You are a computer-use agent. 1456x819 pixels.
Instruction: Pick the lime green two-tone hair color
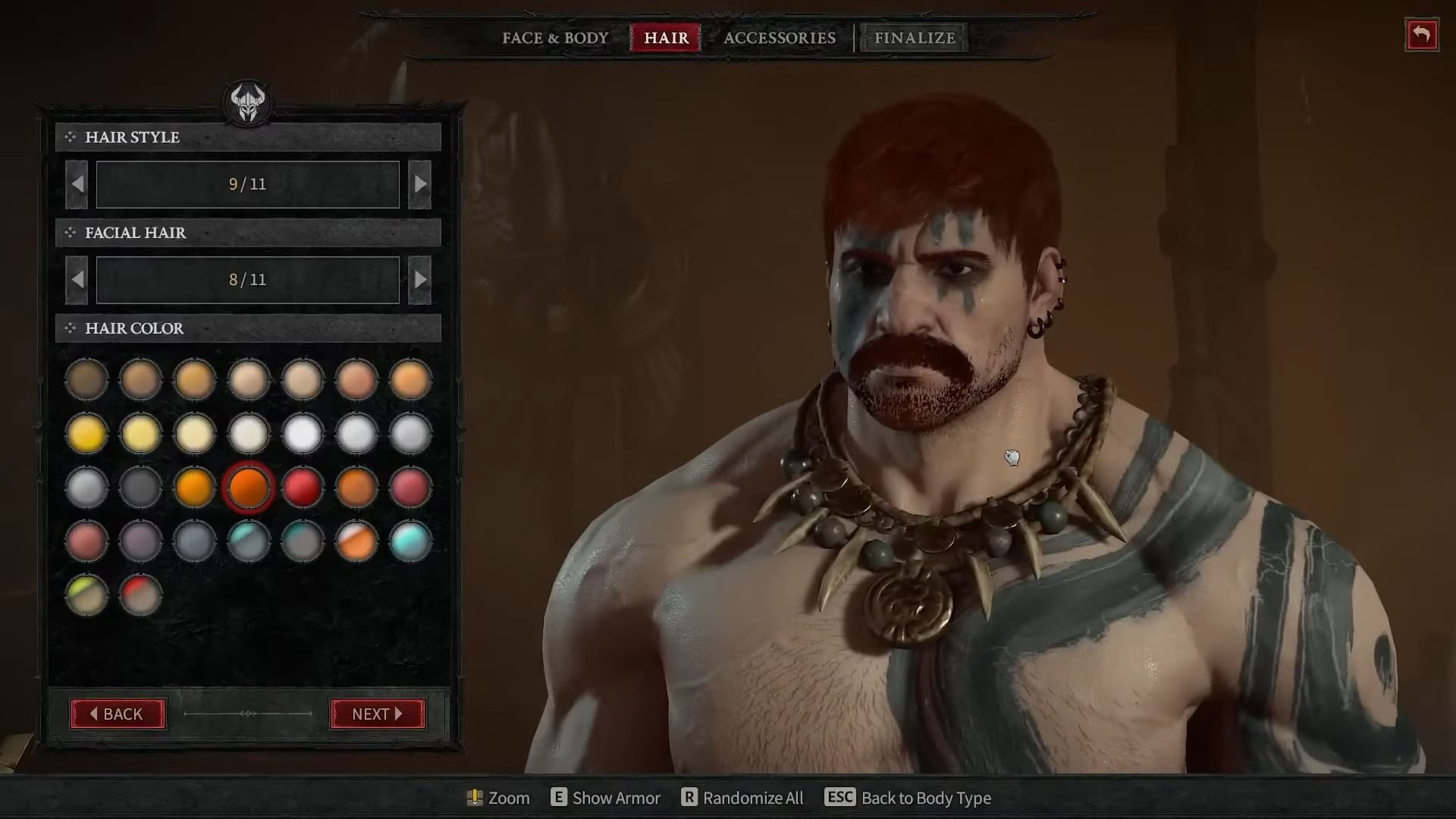[x=86, y=595]
